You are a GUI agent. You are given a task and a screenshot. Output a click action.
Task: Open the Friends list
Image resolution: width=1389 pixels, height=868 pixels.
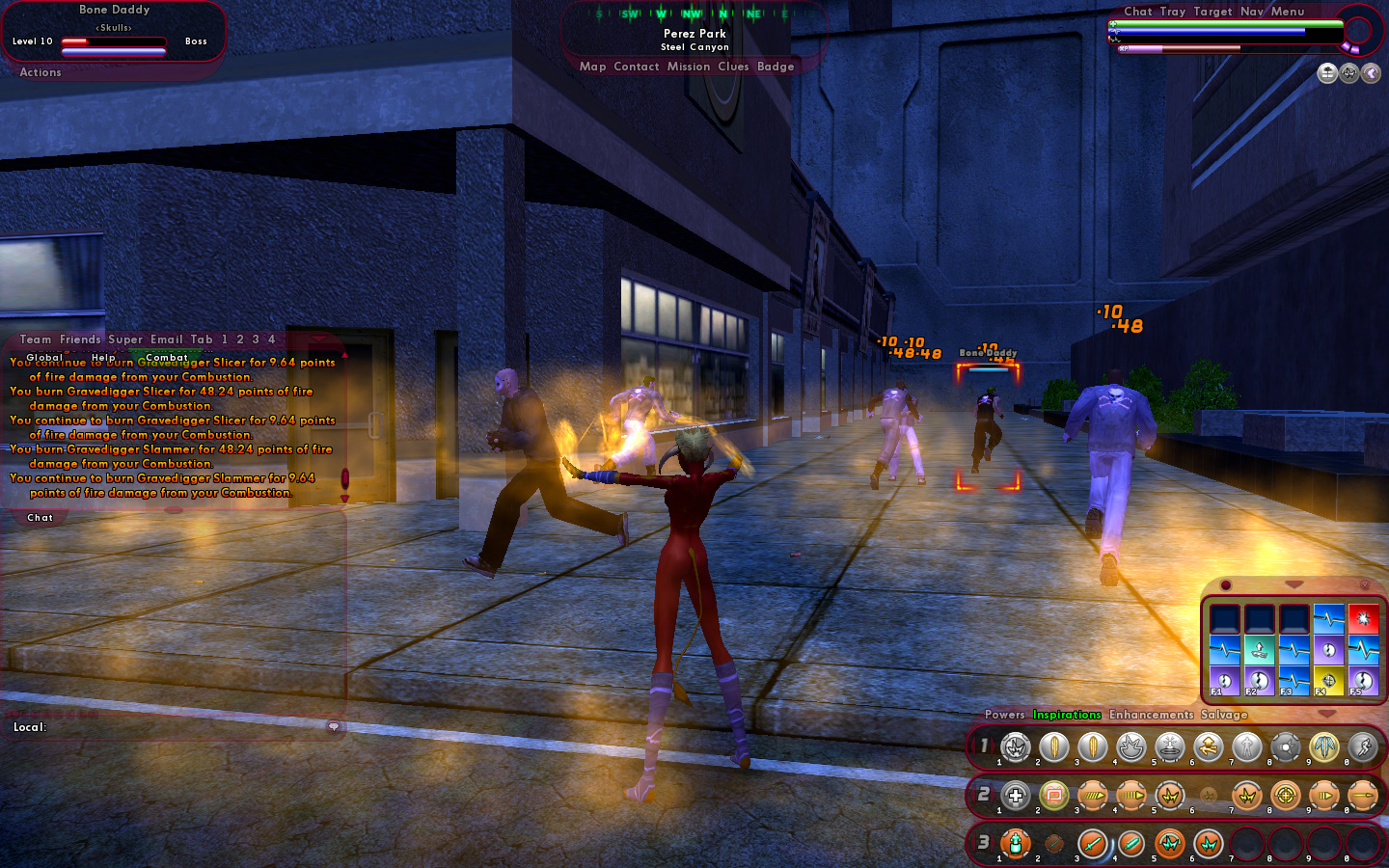(80, 339)
